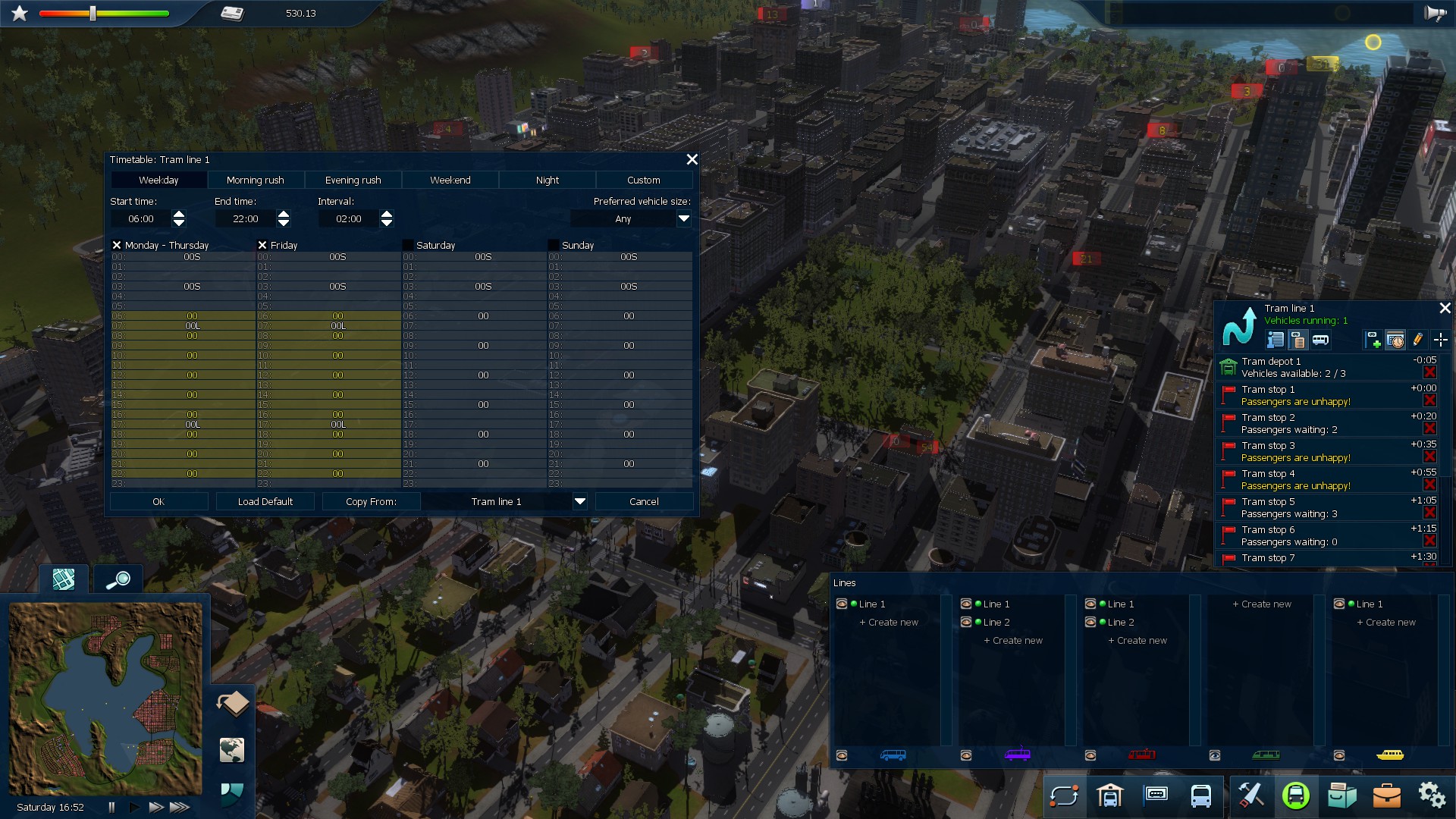Enable the Saturday checkbox in timetable
This screenshot has width=1456, height=819.
coord(408,245)
